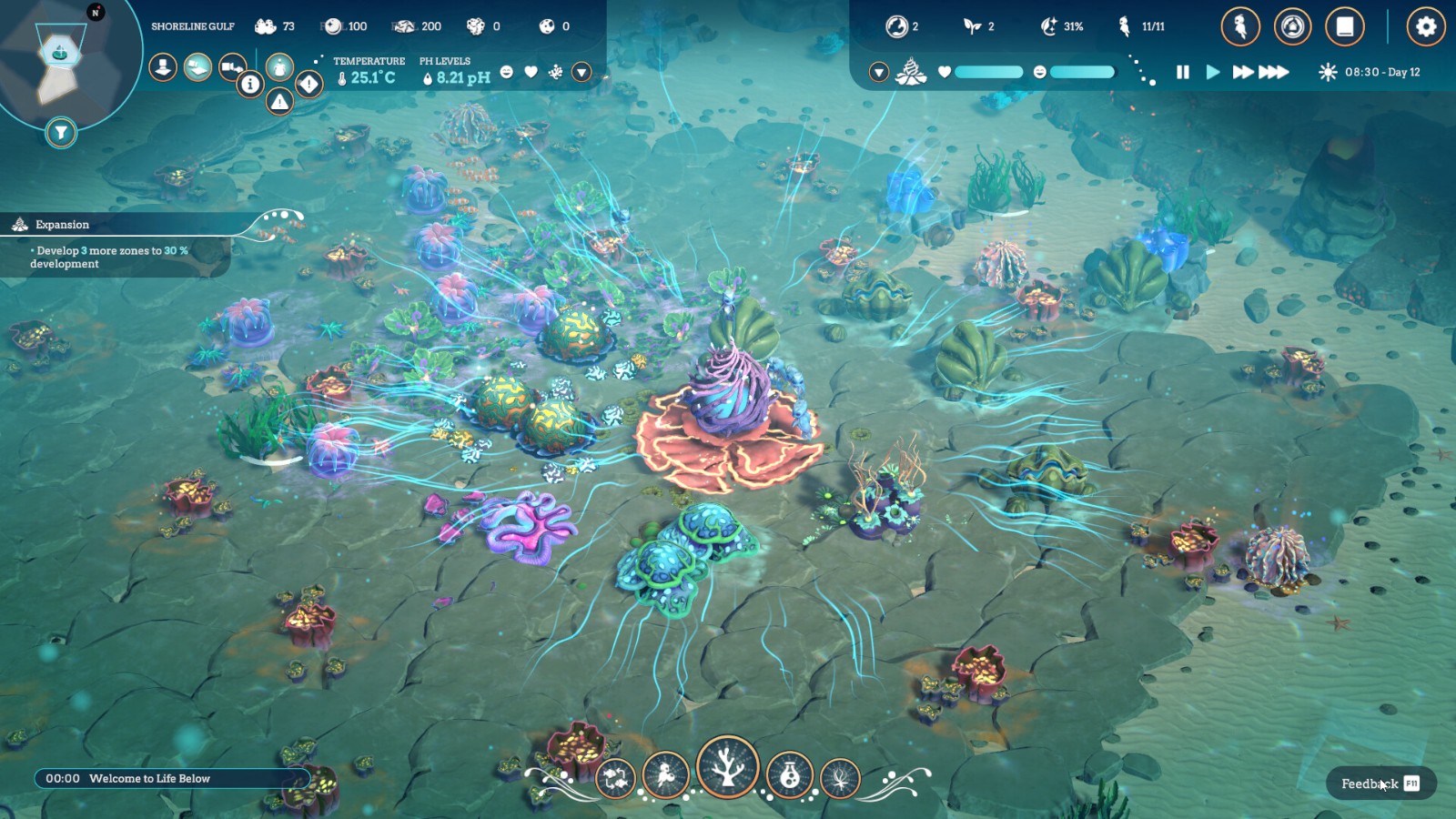
Task: Open the info overlay button
Action: (250, 85)
